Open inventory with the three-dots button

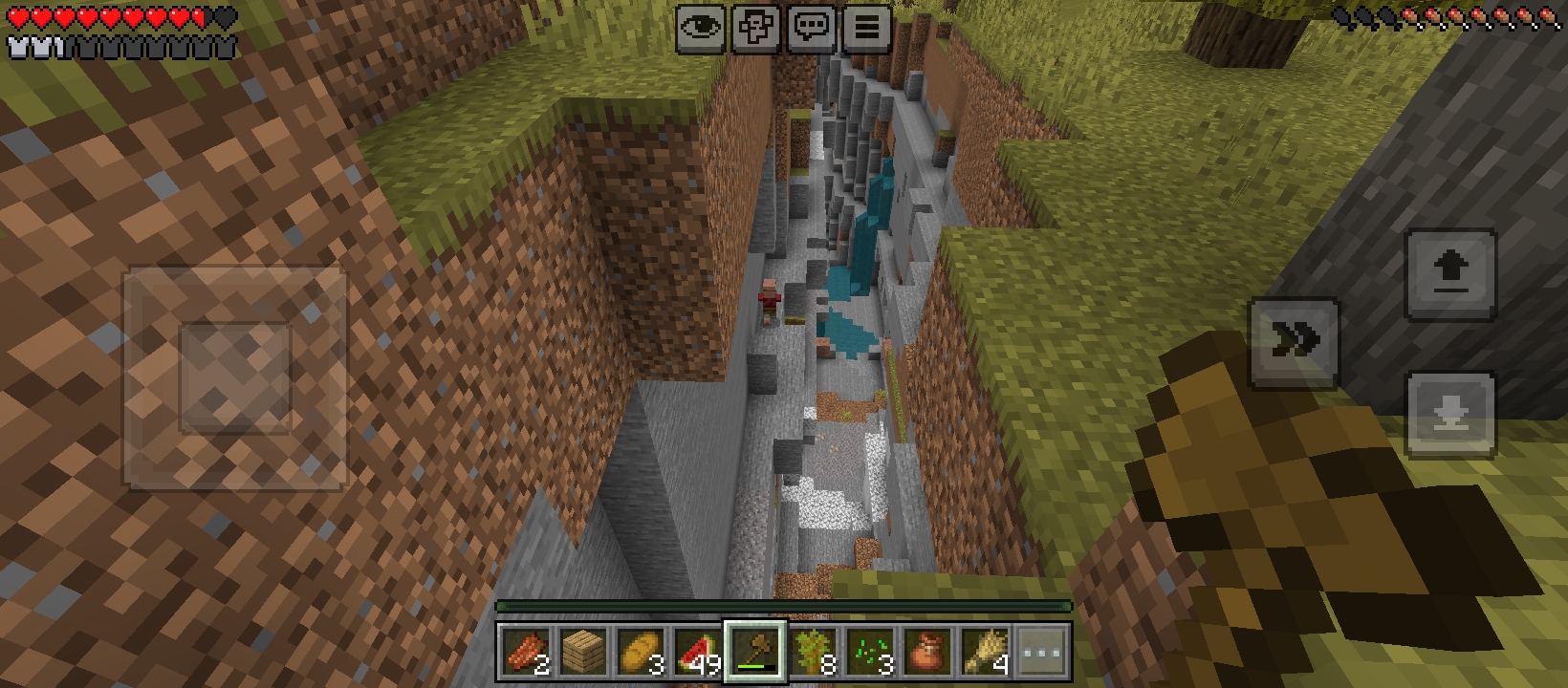(x=1042, y=653)
